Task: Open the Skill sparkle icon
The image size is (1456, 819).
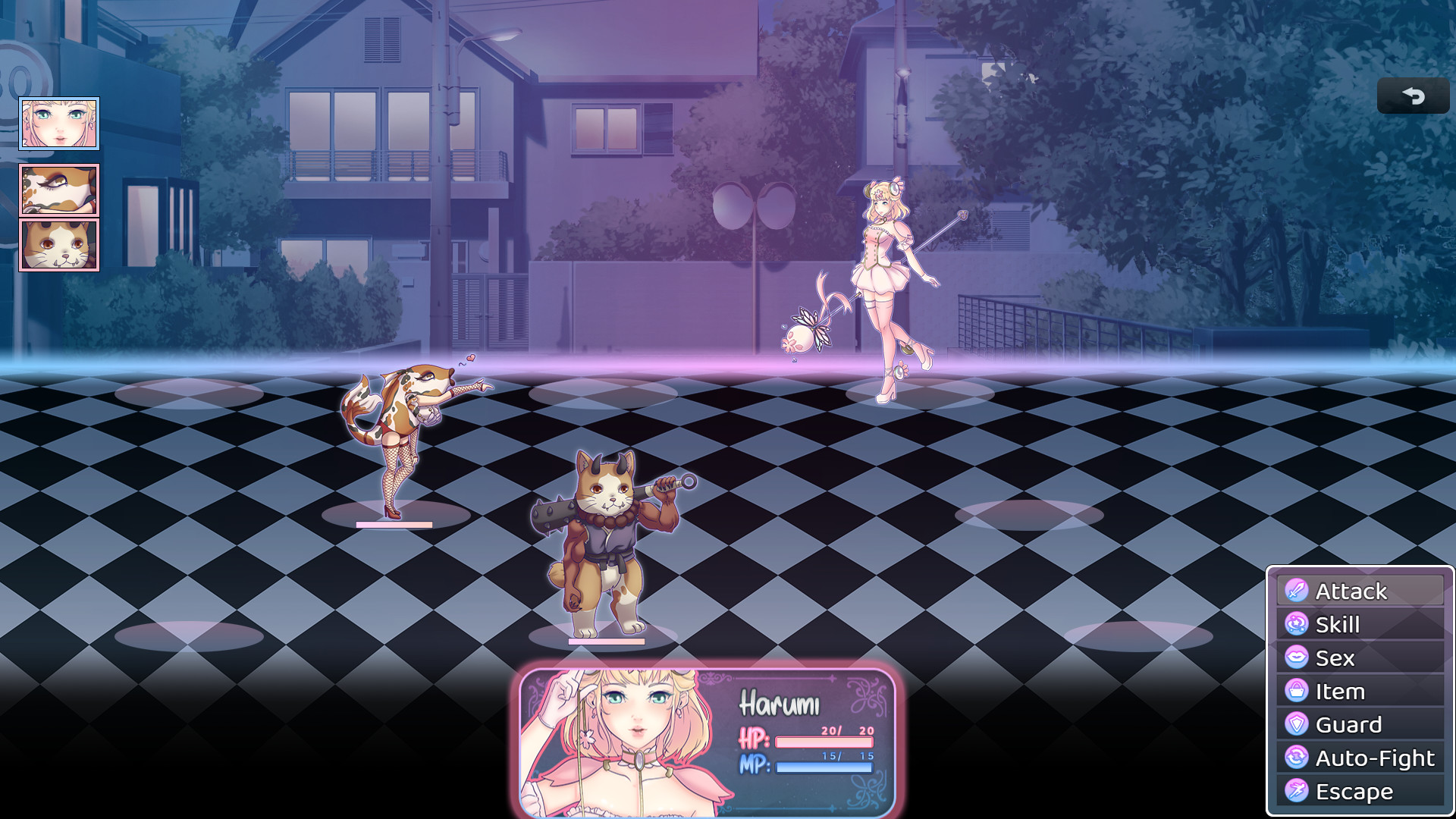Action: [x=1295, y=623]
